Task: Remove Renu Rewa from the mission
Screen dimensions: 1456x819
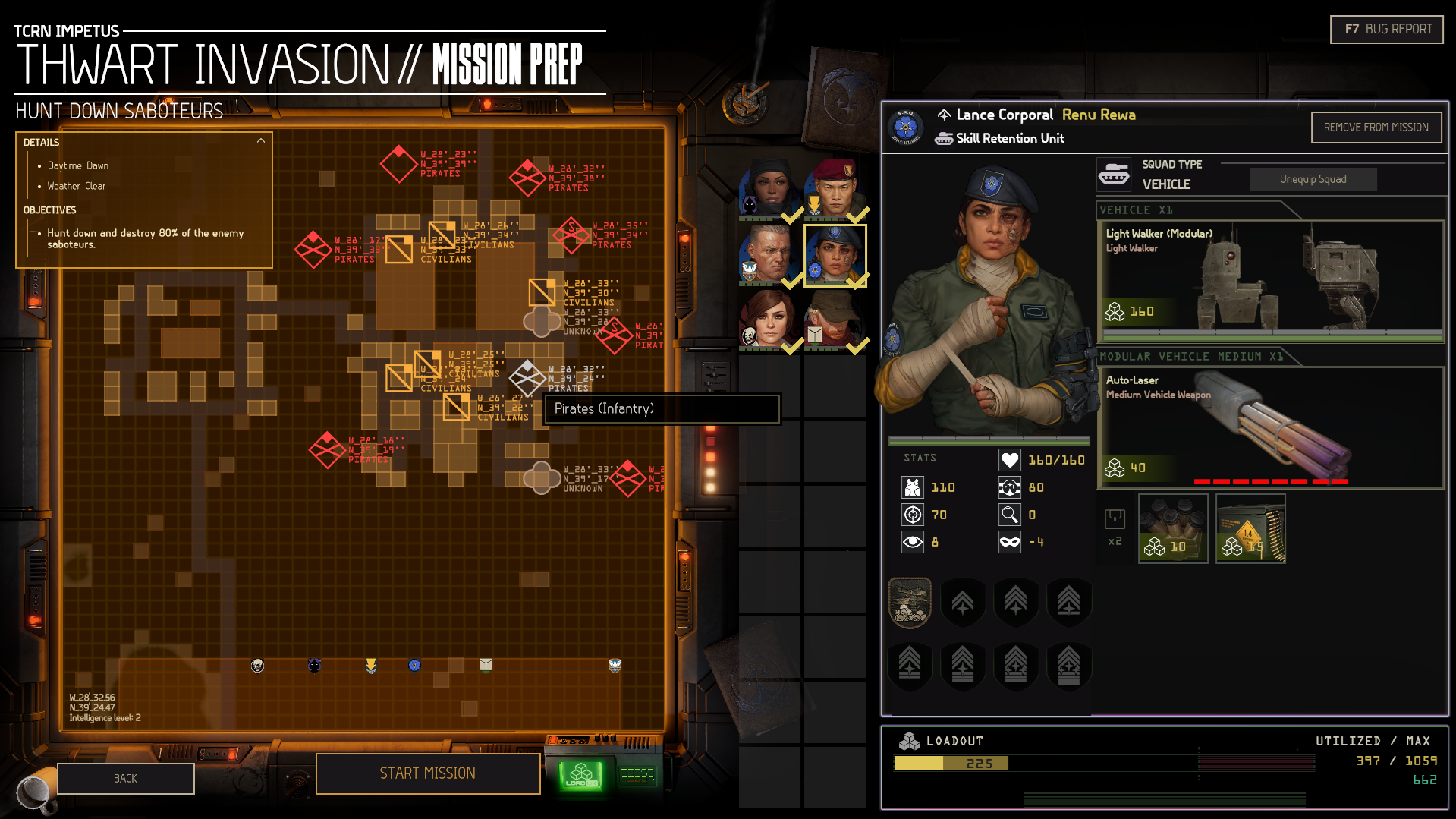Action: [x=1376, y=128]
